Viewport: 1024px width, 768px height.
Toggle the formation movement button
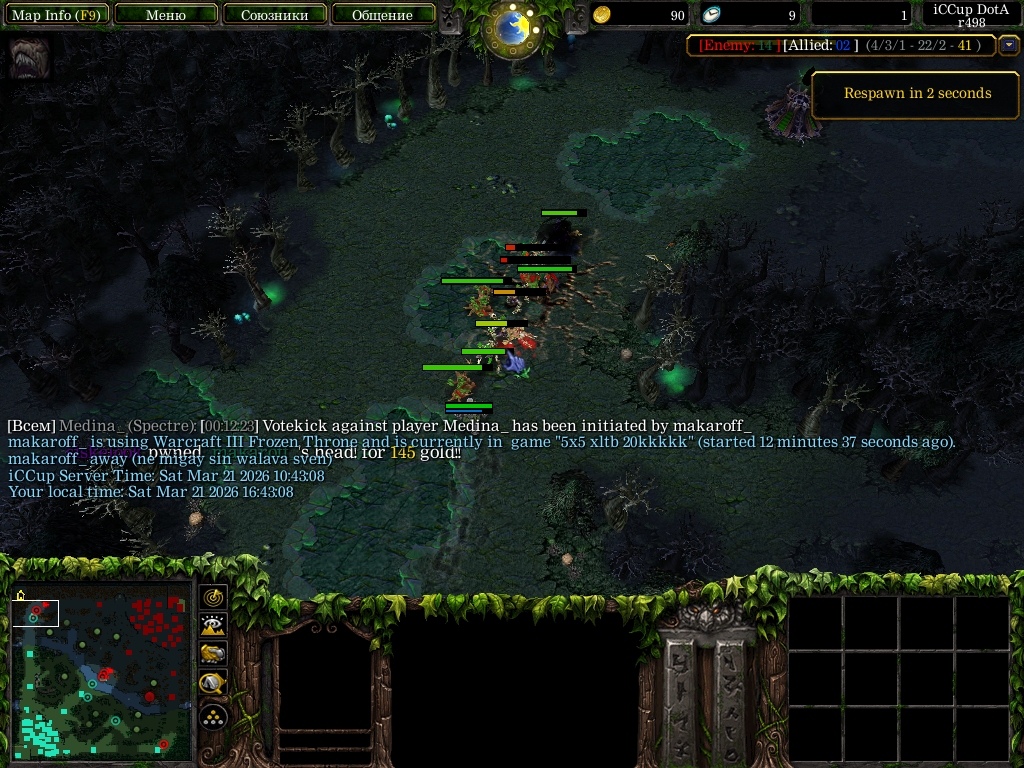[x=213, y=716]
